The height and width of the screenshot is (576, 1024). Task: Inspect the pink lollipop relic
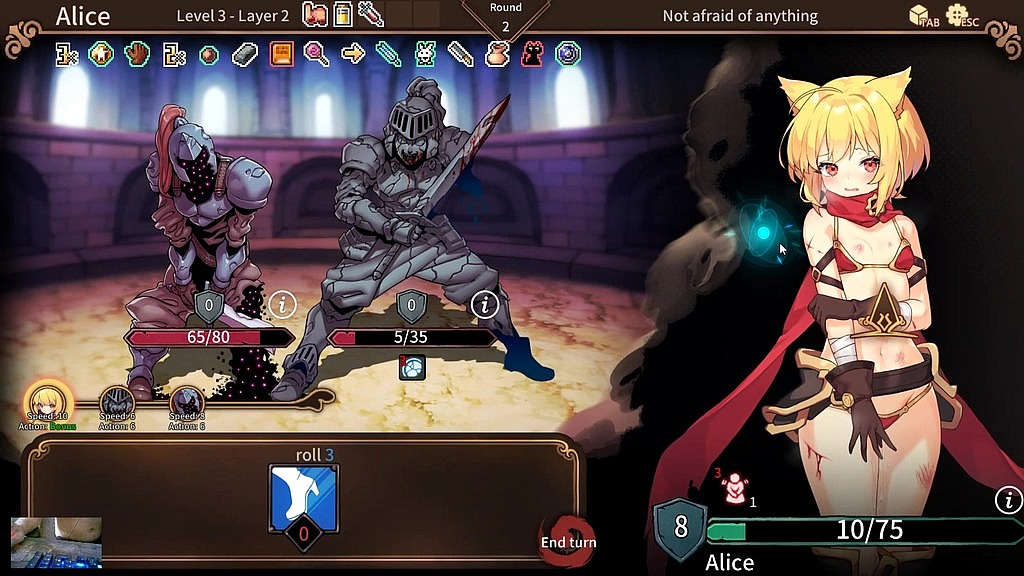317,54
